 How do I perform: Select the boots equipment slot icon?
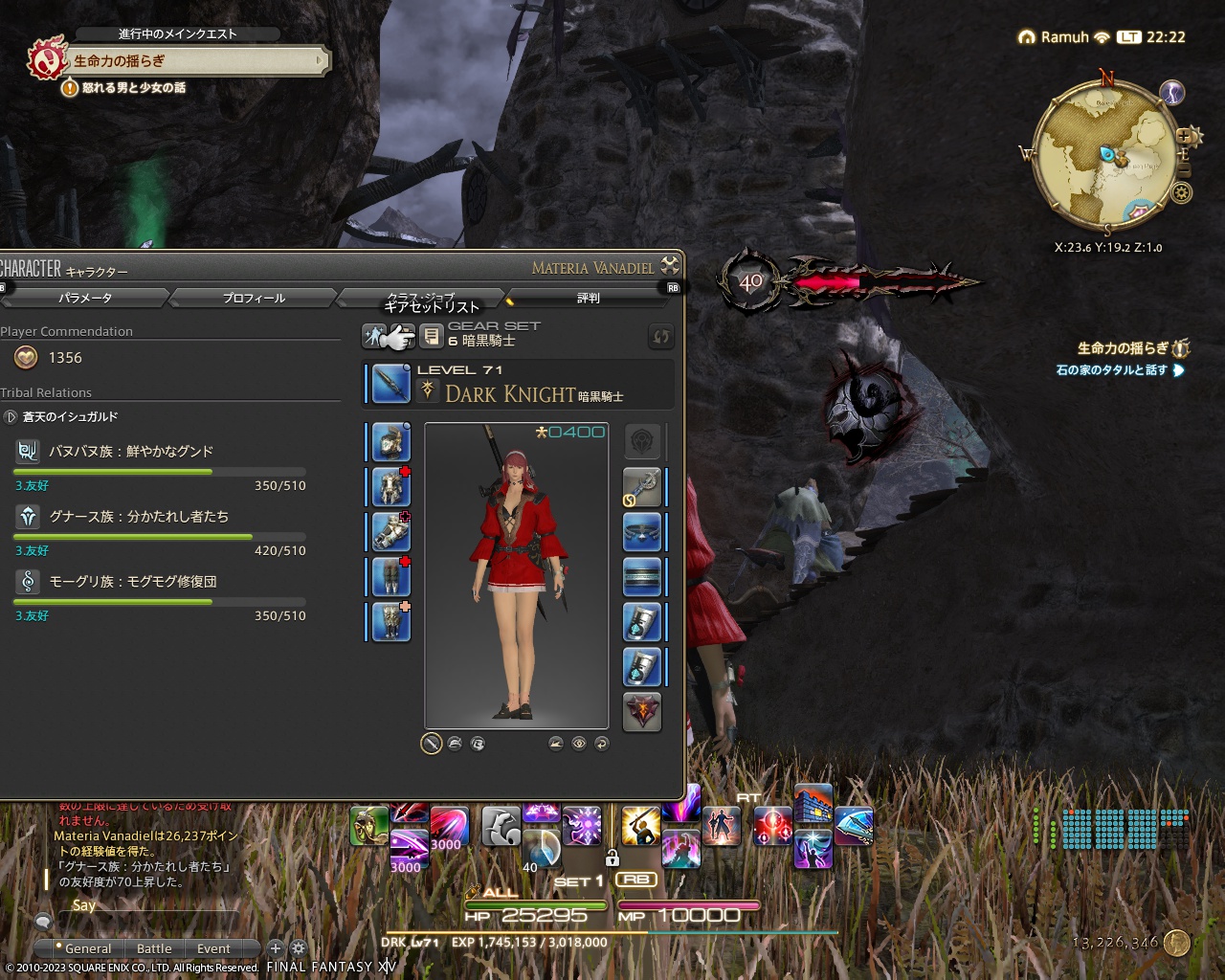(390, 623)
